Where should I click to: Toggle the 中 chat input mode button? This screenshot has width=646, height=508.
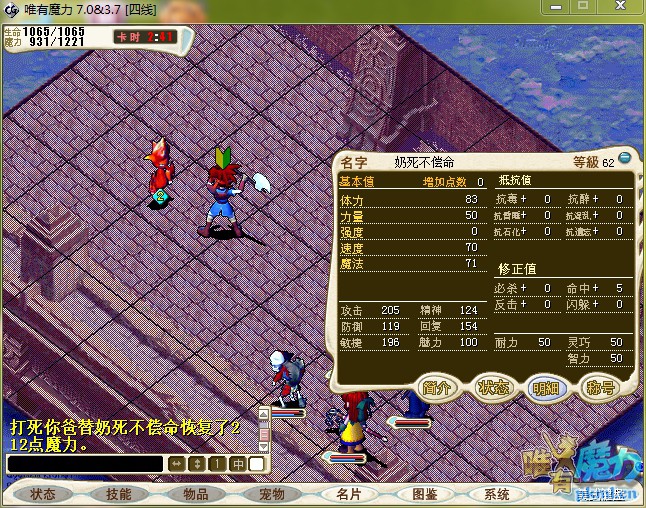(x=238, y=464)
